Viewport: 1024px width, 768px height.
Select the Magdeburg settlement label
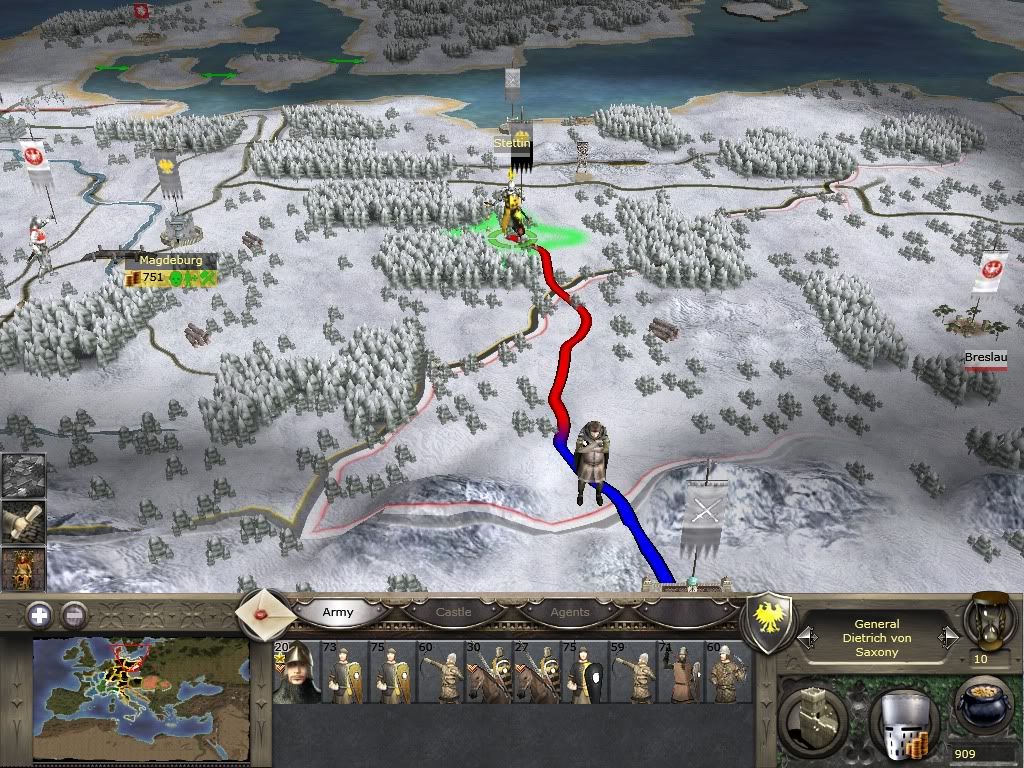(164, 260)
